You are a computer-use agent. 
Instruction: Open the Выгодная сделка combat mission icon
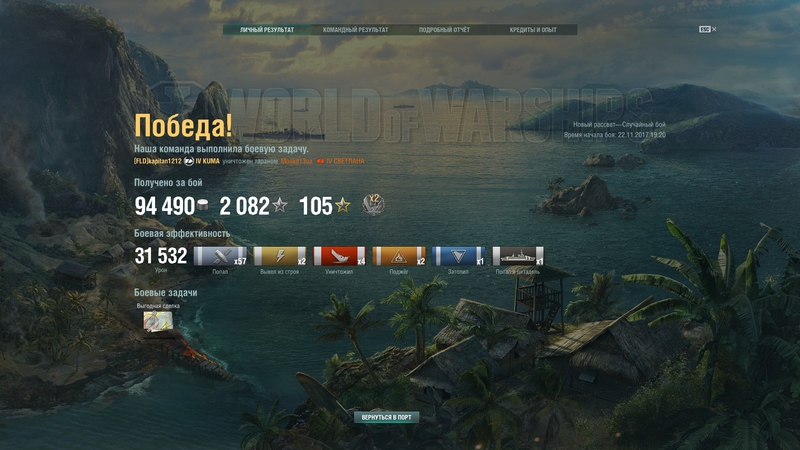pos(157,320)
